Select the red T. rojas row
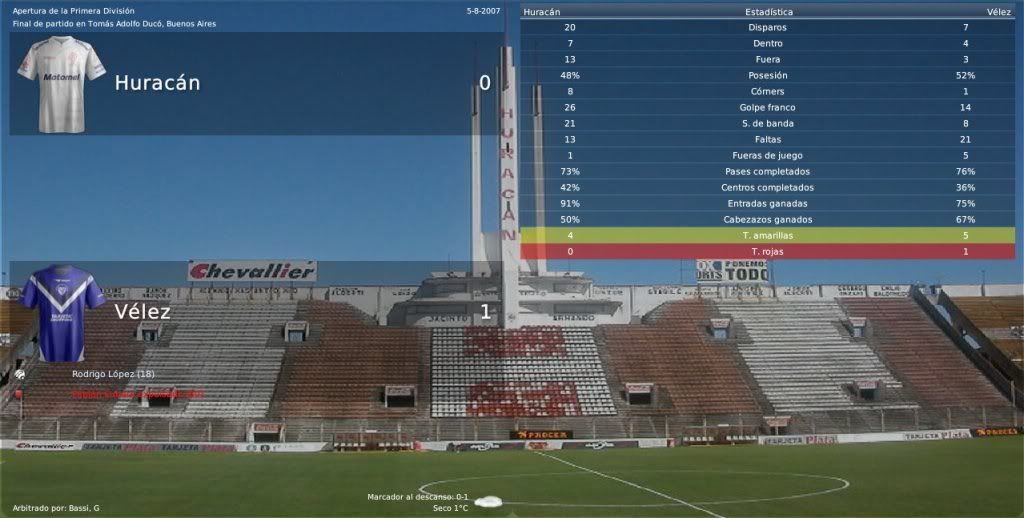 coord(767,251)
